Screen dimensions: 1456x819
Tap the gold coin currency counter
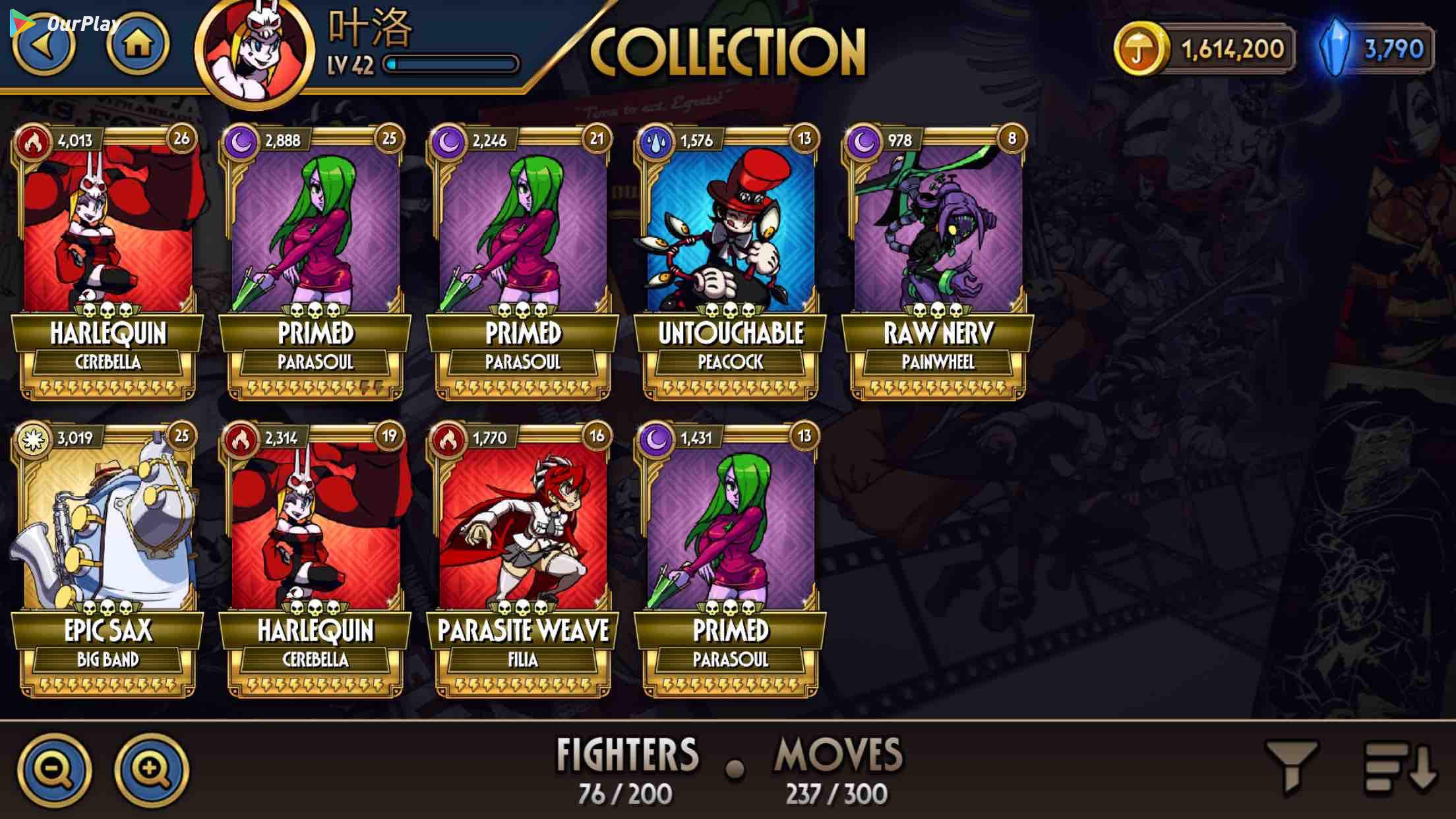point(1204,49)
